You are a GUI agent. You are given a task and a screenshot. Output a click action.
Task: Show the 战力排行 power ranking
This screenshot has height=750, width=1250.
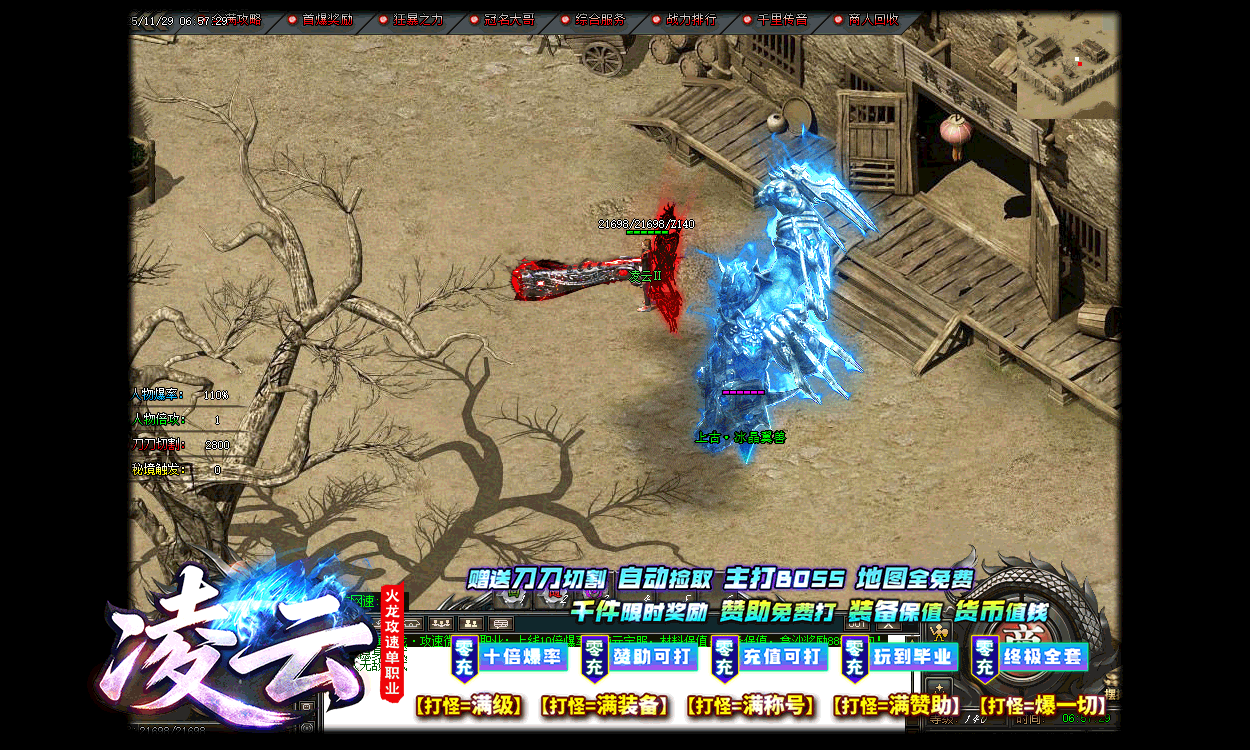[x=690, y=20]
